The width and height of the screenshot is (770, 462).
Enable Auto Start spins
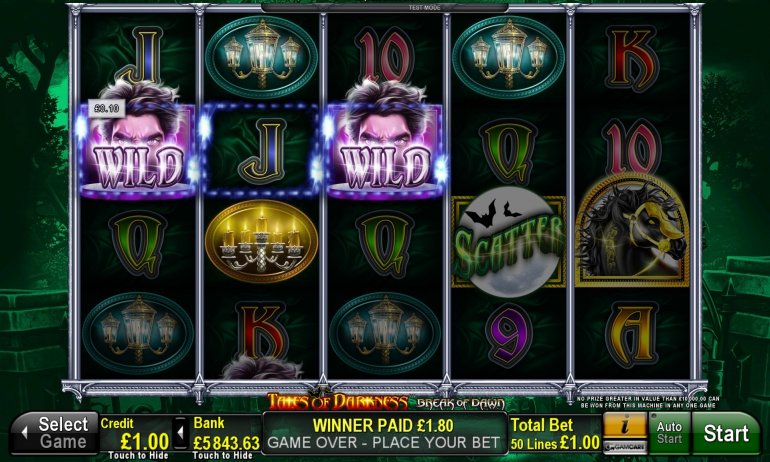coord(668,434)
